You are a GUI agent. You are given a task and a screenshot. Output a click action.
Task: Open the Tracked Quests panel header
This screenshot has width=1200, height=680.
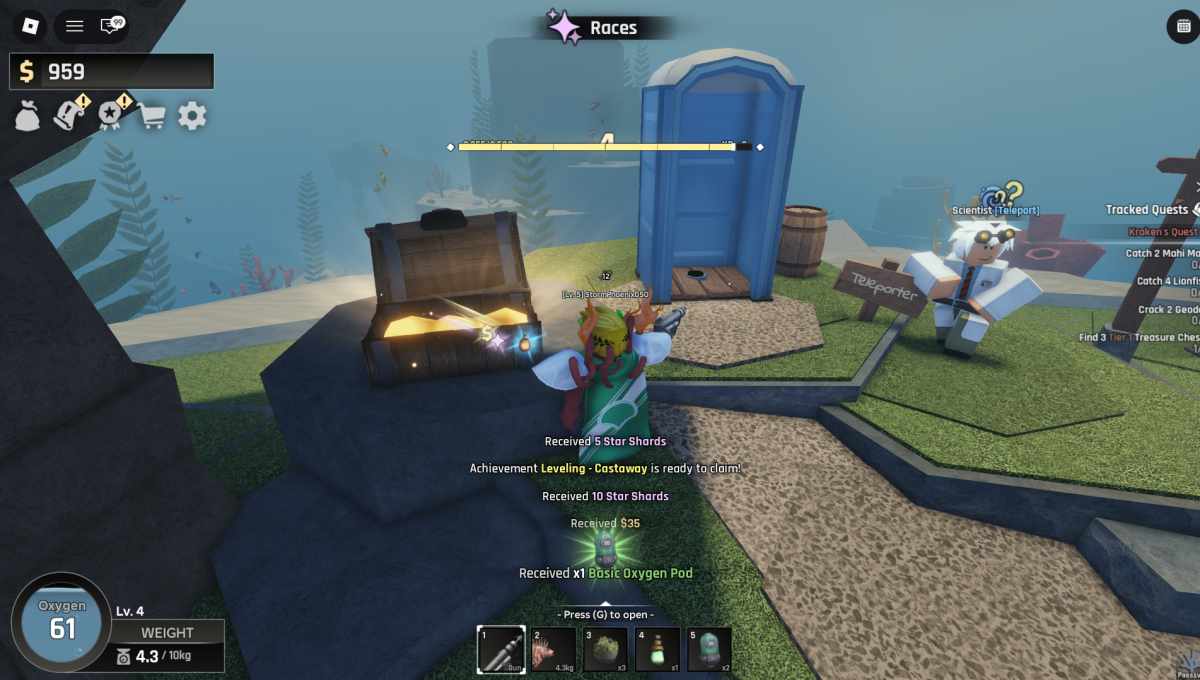tap(1146, 210)
